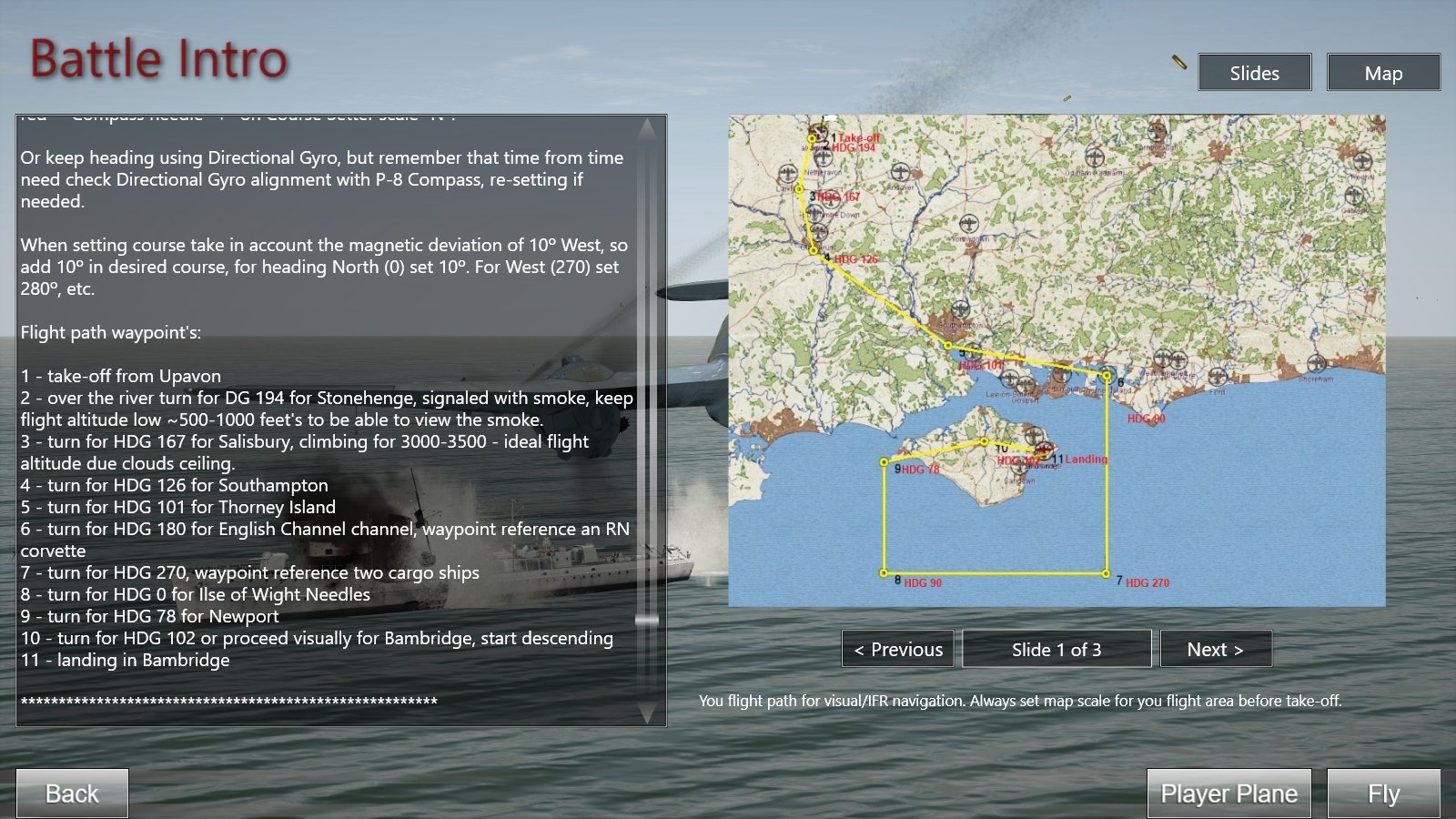
Task: Click the Back button
Action: 72,794
